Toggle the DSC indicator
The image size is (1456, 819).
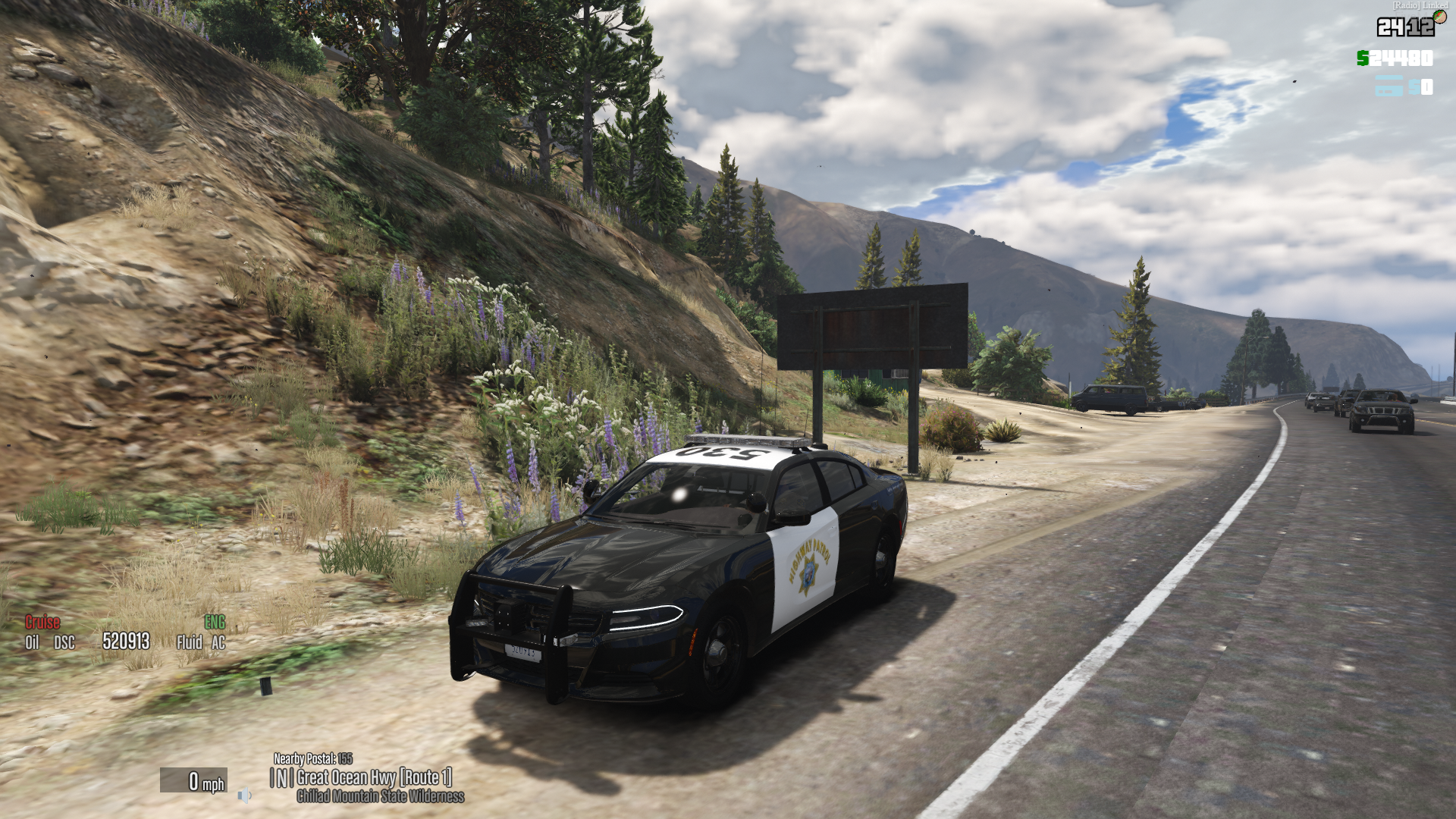[64, 643]
